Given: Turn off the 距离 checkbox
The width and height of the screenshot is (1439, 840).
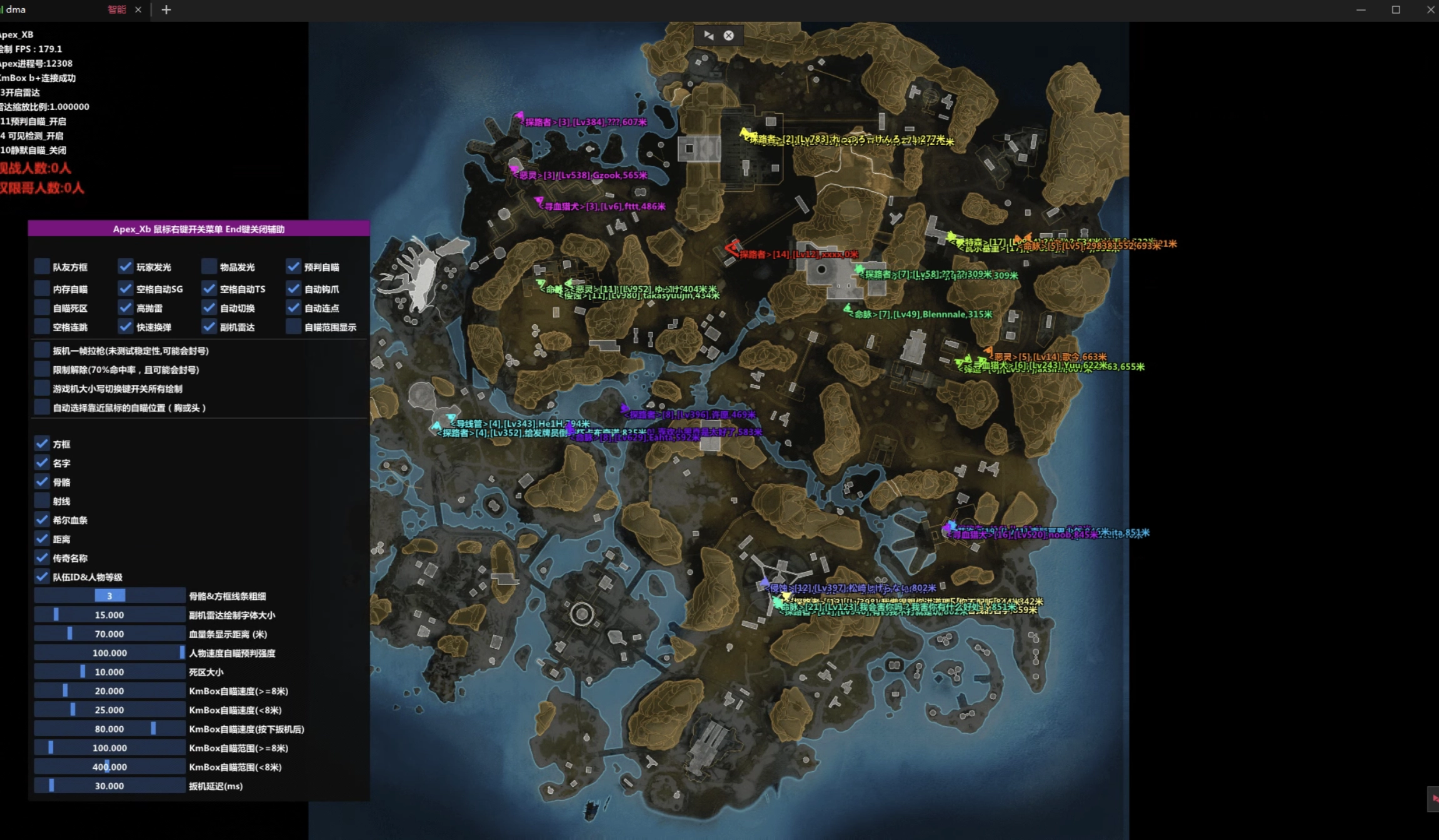Looking at the screenshot, I should point(42,539).
